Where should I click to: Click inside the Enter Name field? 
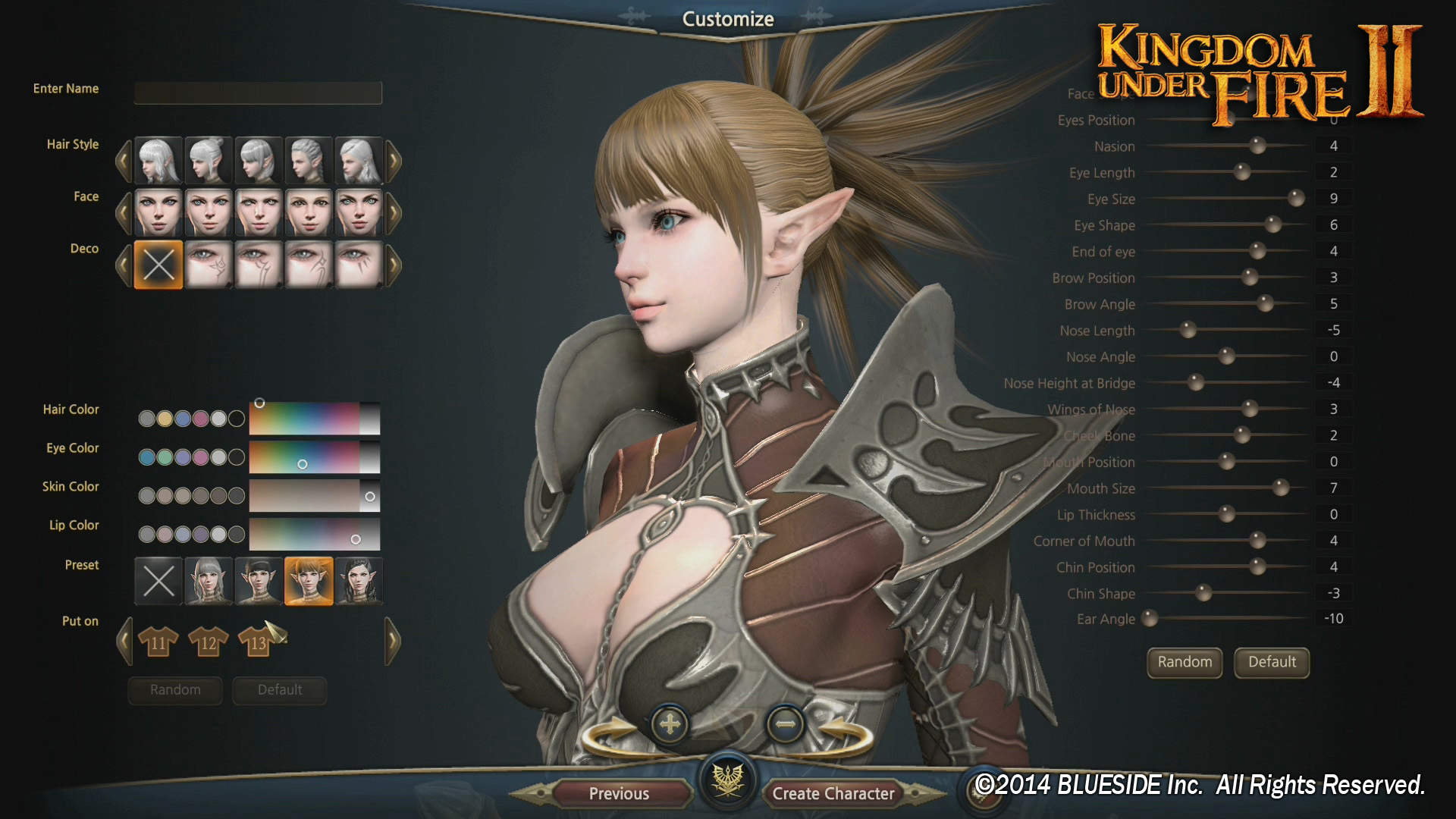point(257,93)
